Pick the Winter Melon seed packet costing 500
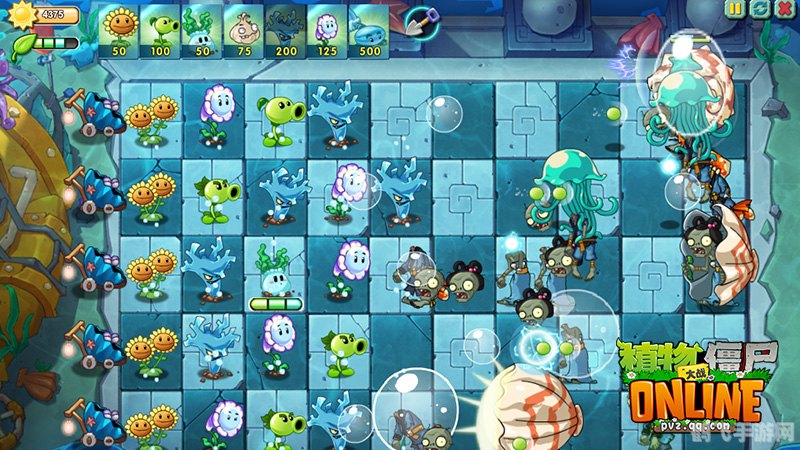This screenshot has width=800, height=450. pyautogui.click(x=369, y=29)
